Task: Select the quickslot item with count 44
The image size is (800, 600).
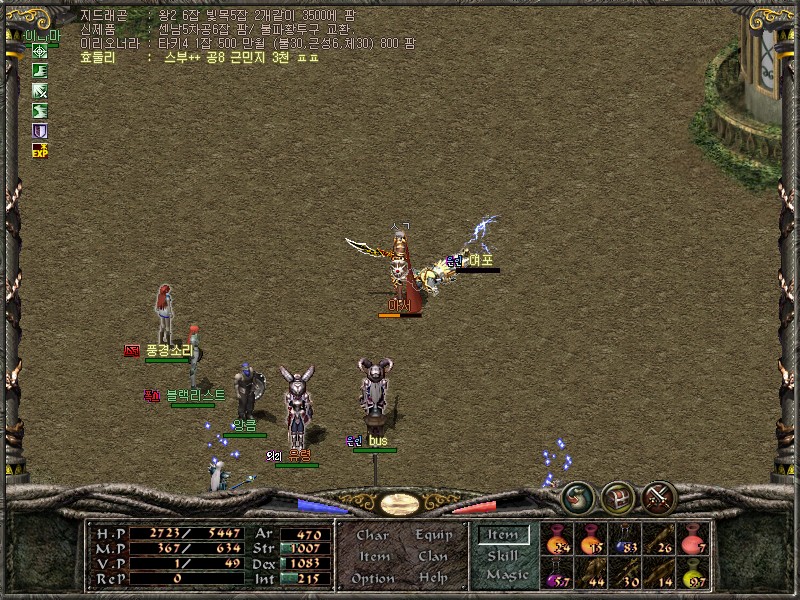Action: click(592, 574)
